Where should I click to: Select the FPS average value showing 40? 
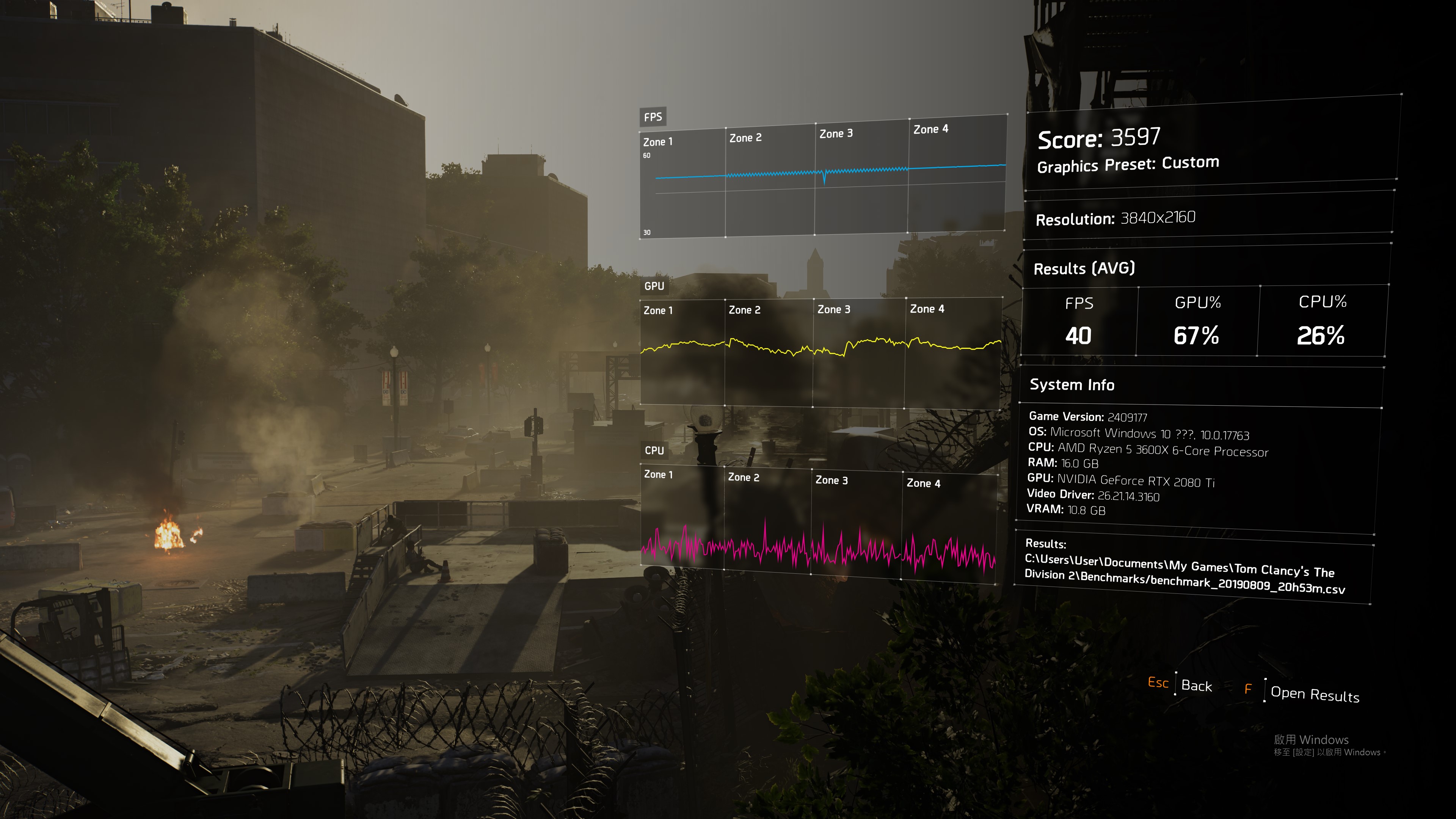[1078, 336]
